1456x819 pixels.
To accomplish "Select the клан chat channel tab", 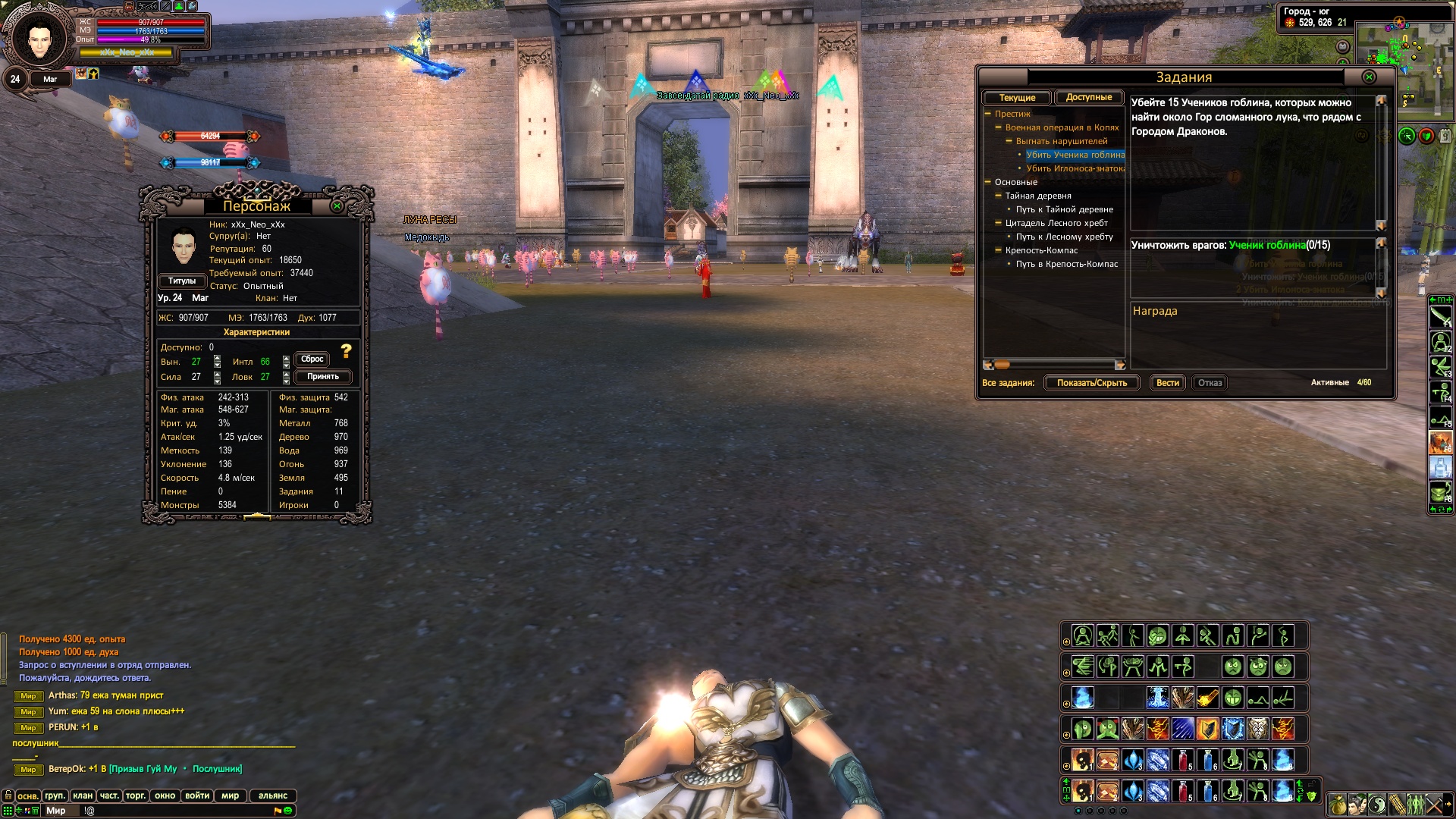I will pos(83,795).
